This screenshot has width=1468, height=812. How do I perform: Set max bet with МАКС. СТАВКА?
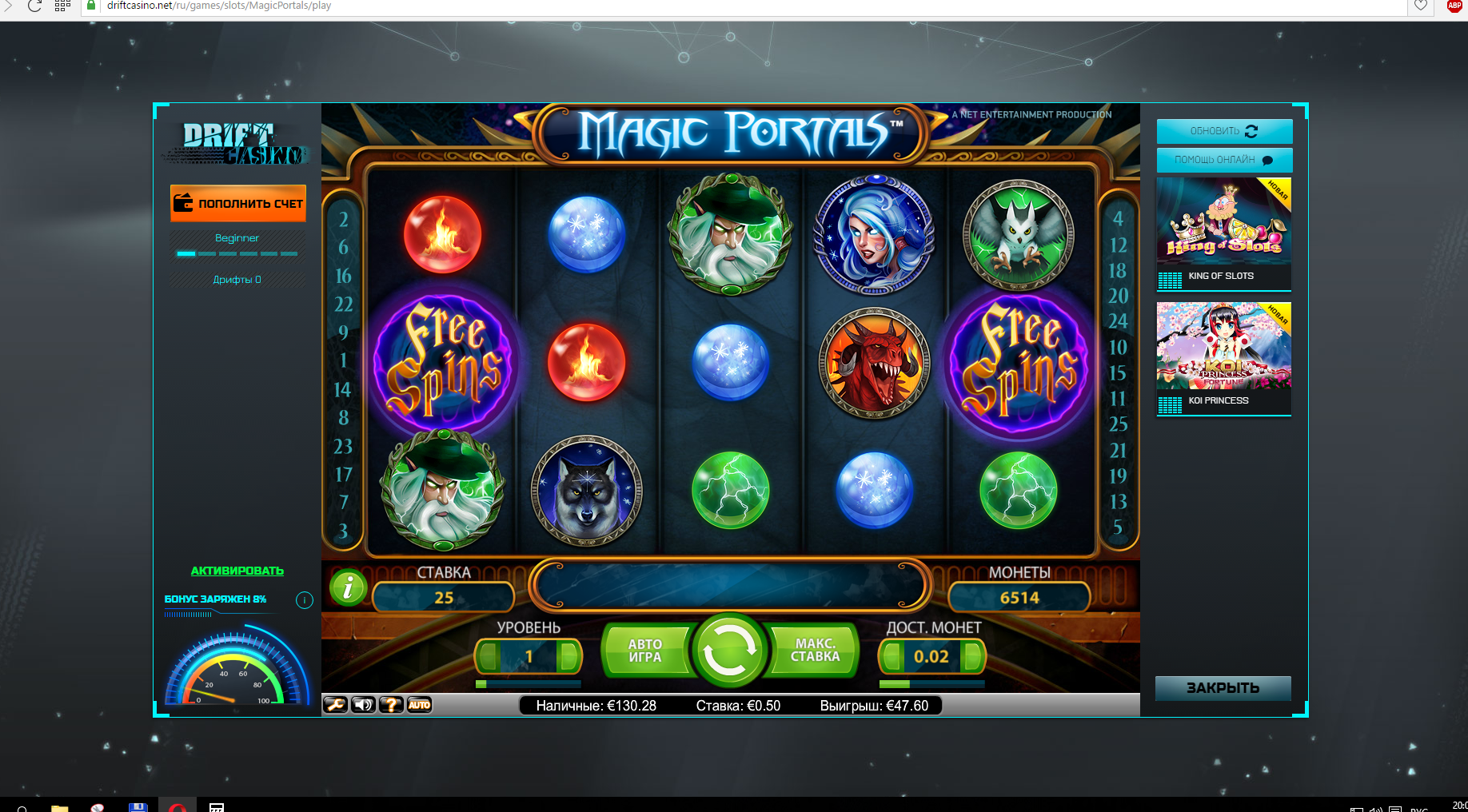(x=815, y=651)
